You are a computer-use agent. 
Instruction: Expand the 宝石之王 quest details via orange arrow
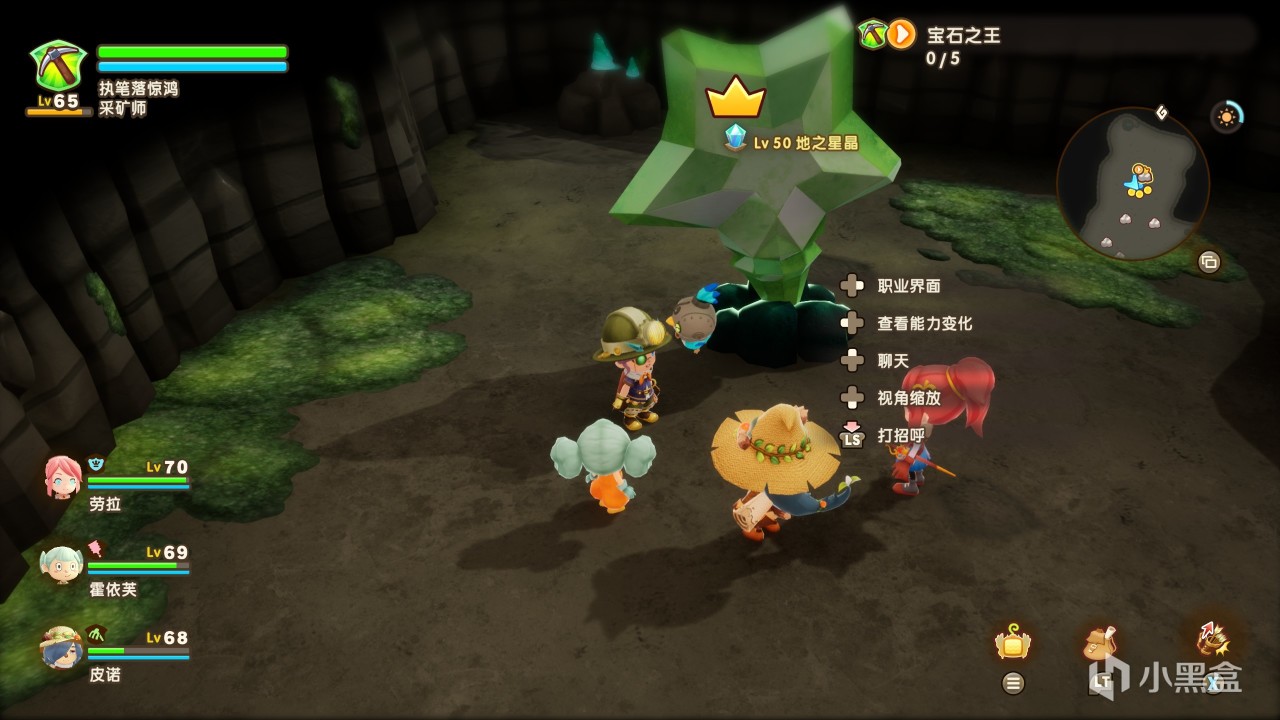click(899, 32)
